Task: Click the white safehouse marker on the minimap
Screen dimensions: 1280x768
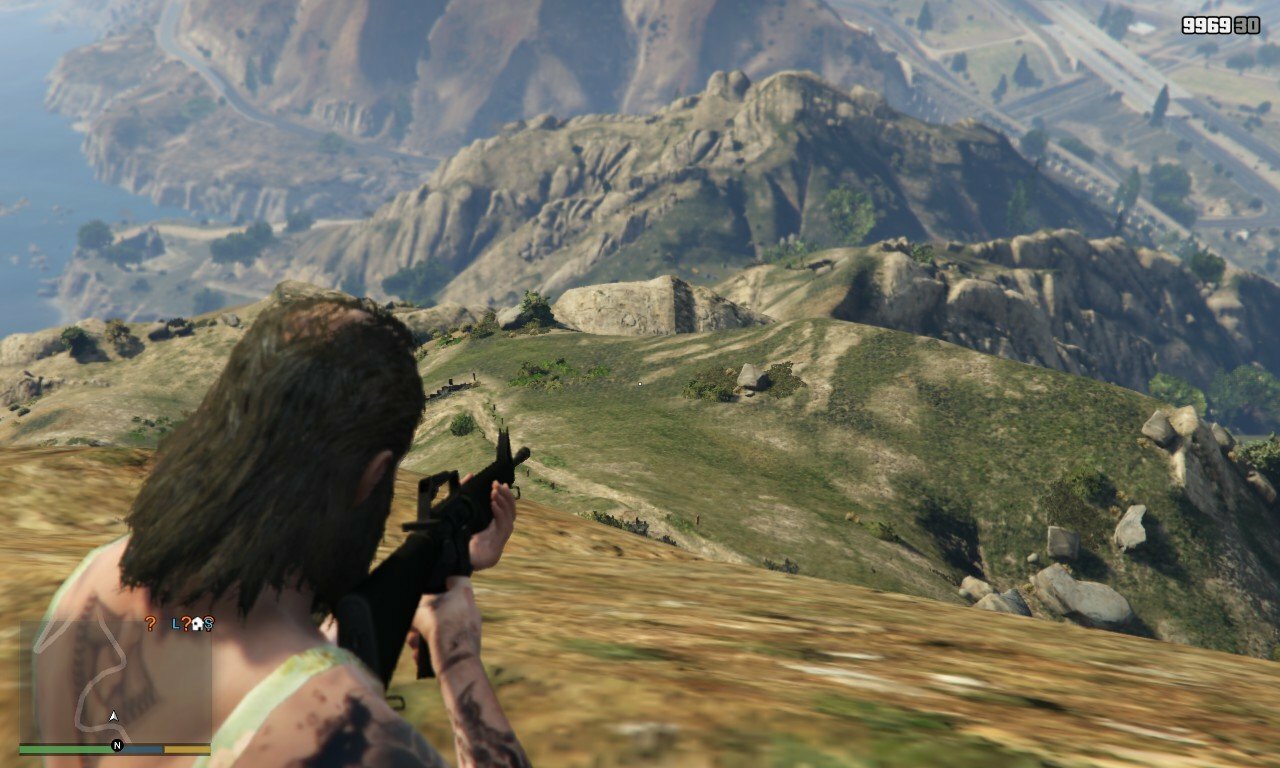Action: [196, 623]
